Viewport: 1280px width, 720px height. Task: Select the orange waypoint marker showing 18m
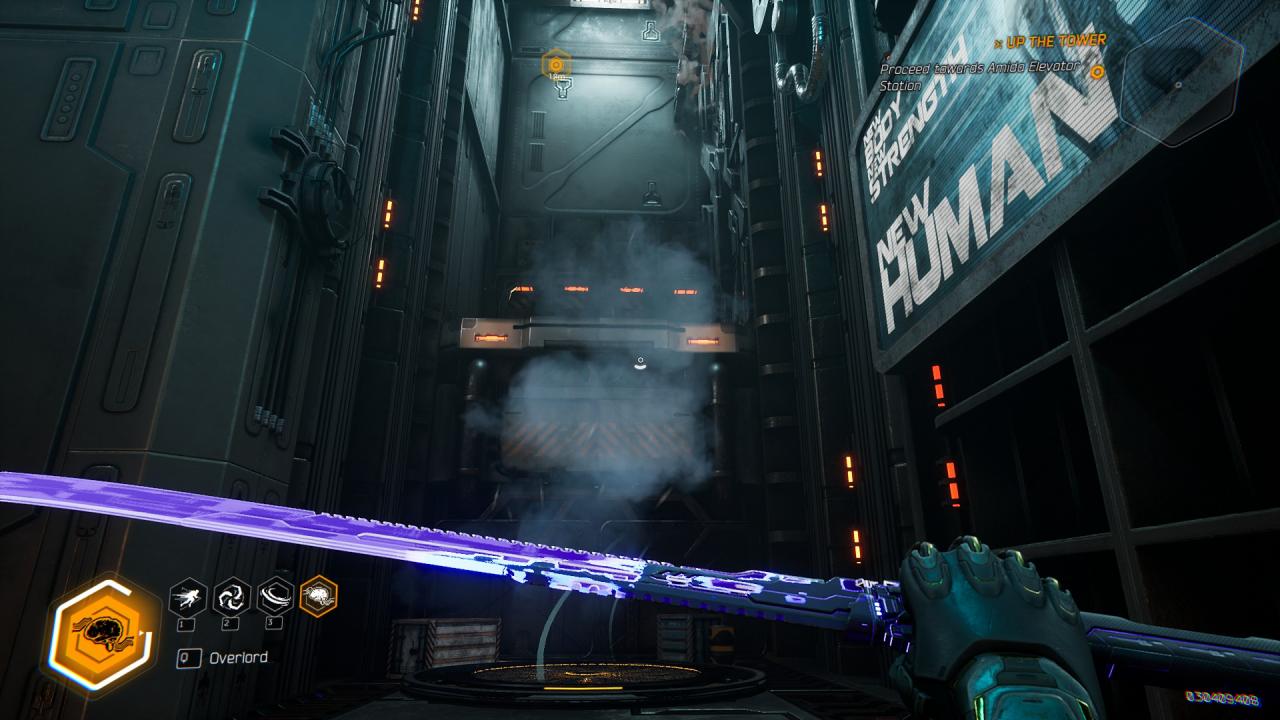point(556,66)
